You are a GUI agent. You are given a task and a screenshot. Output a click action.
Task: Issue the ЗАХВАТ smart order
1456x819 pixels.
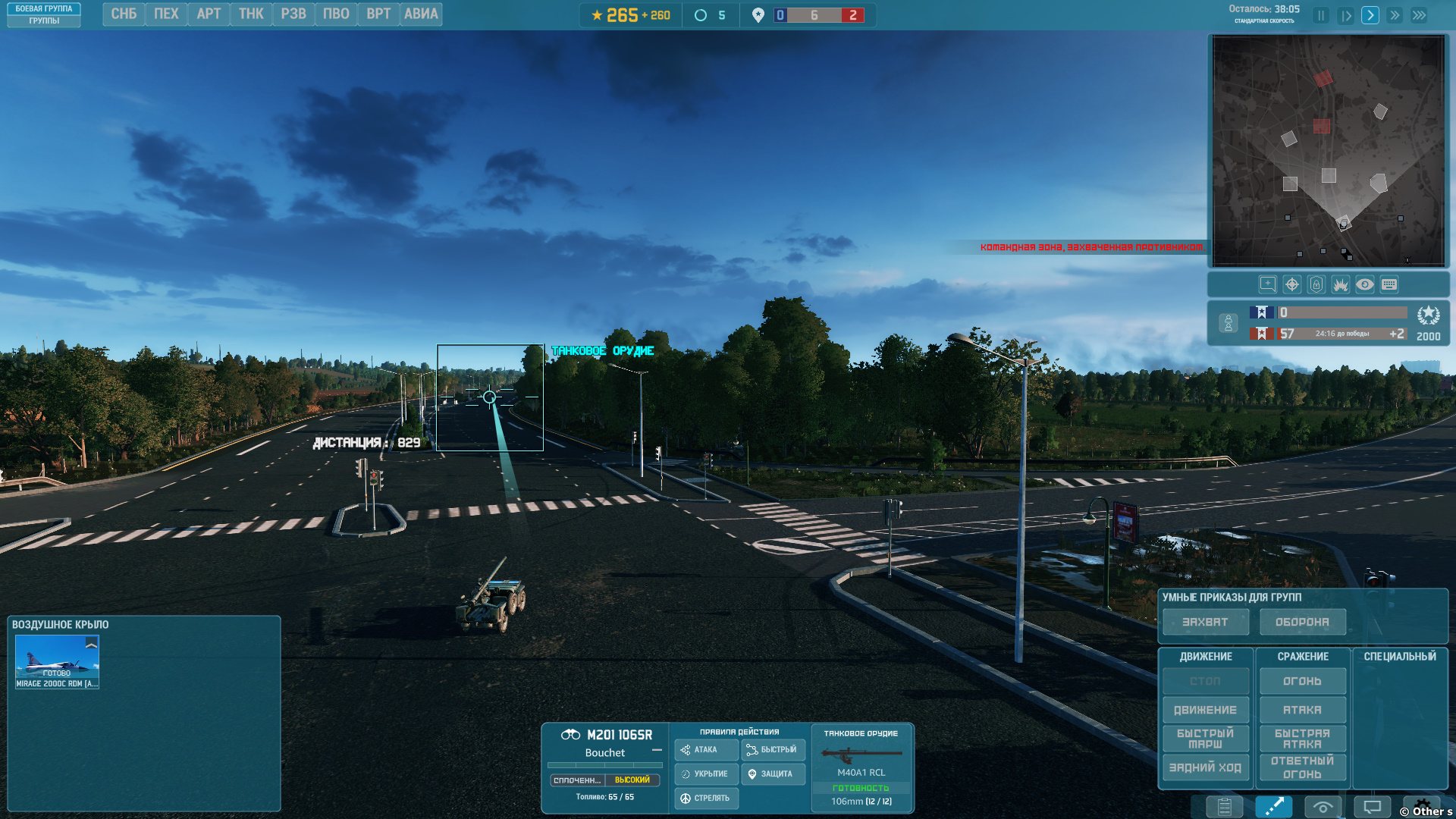[1205, 623]
